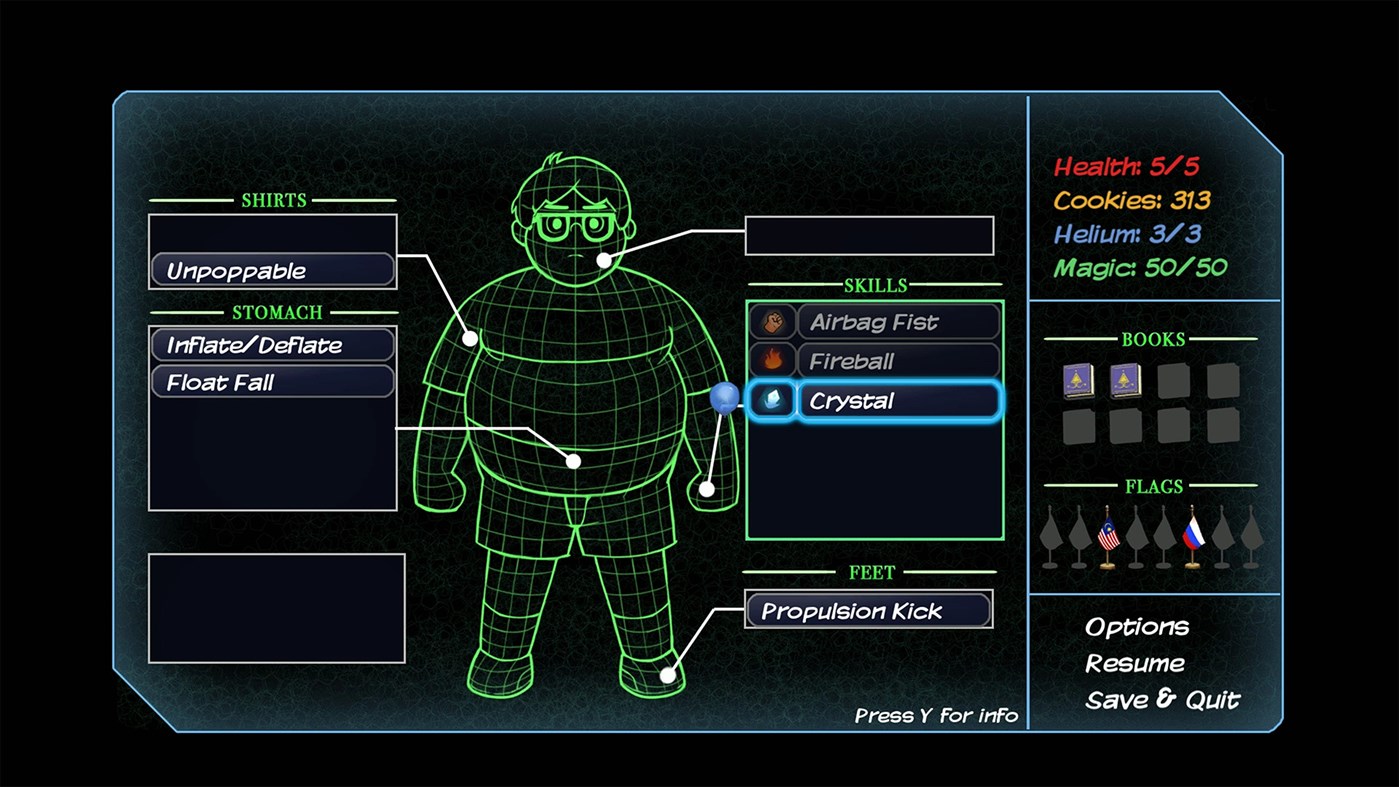Toggle the Float Fall stomach ability
1399x787 pixels.
(272, 382)
